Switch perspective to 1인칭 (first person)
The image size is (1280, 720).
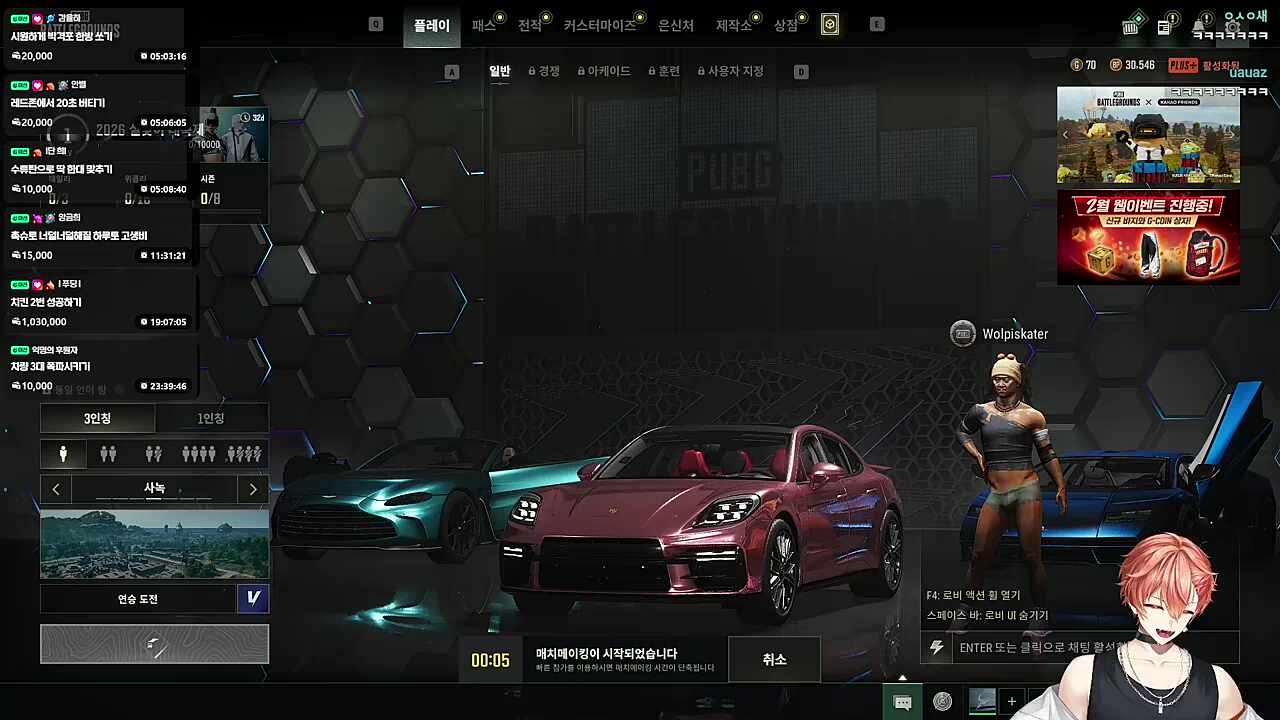coord(211,418)
